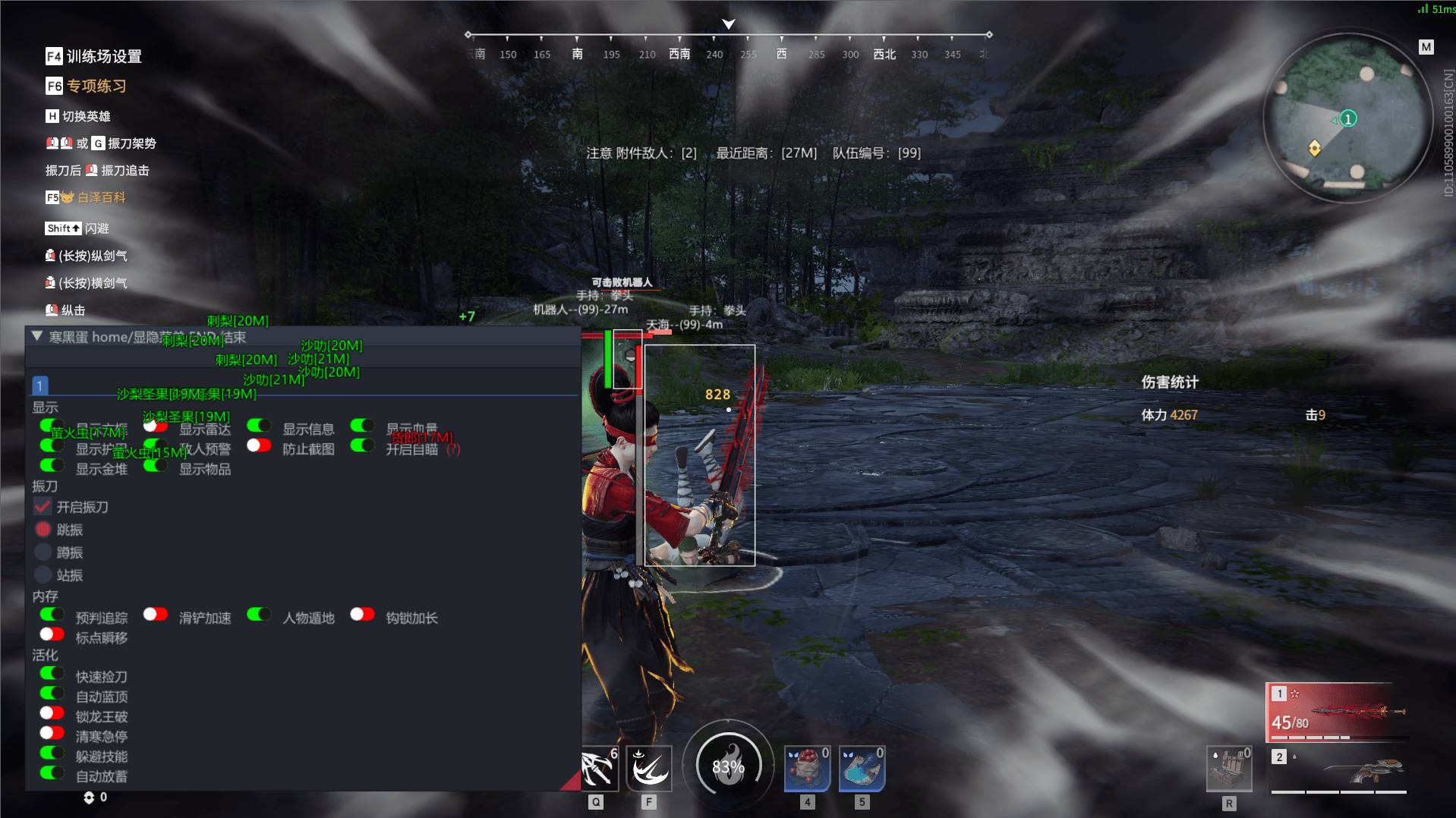Select 切换英雄 to switch hero

click(x=78, y=116)
